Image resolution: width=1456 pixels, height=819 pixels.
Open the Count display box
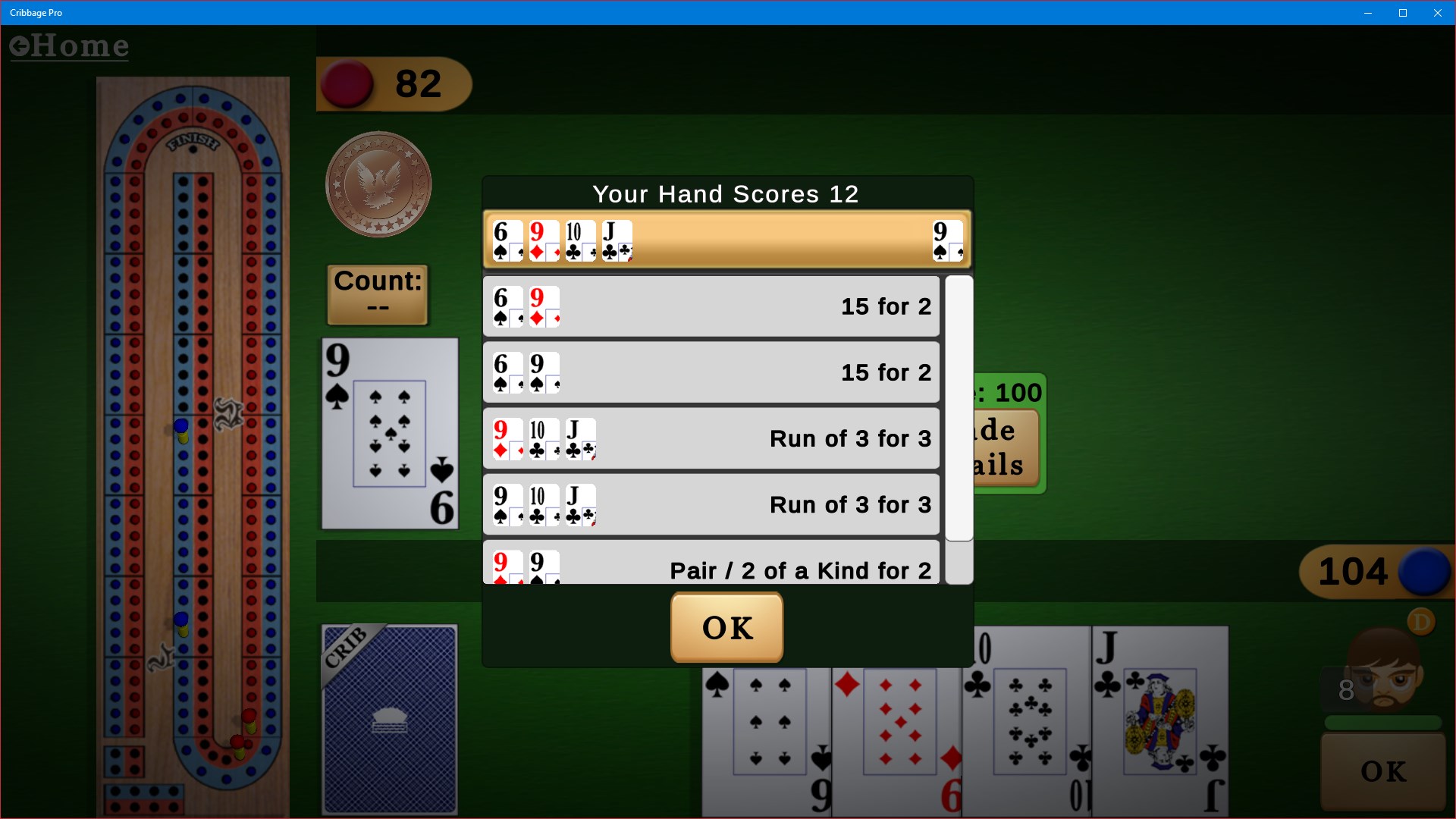coord(377,294)
